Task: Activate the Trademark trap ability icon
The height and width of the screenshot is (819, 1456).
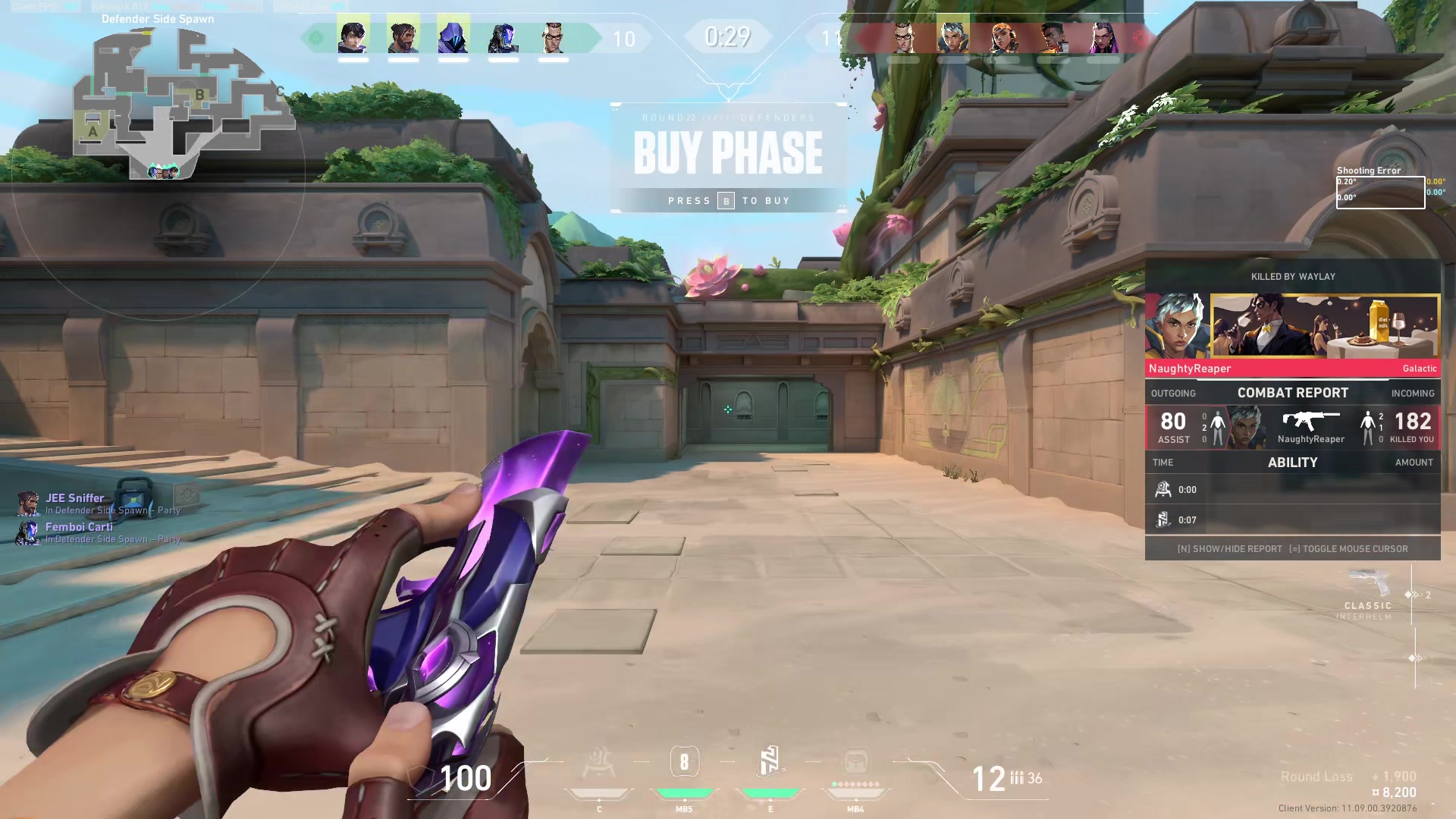Action: (599, 763)
